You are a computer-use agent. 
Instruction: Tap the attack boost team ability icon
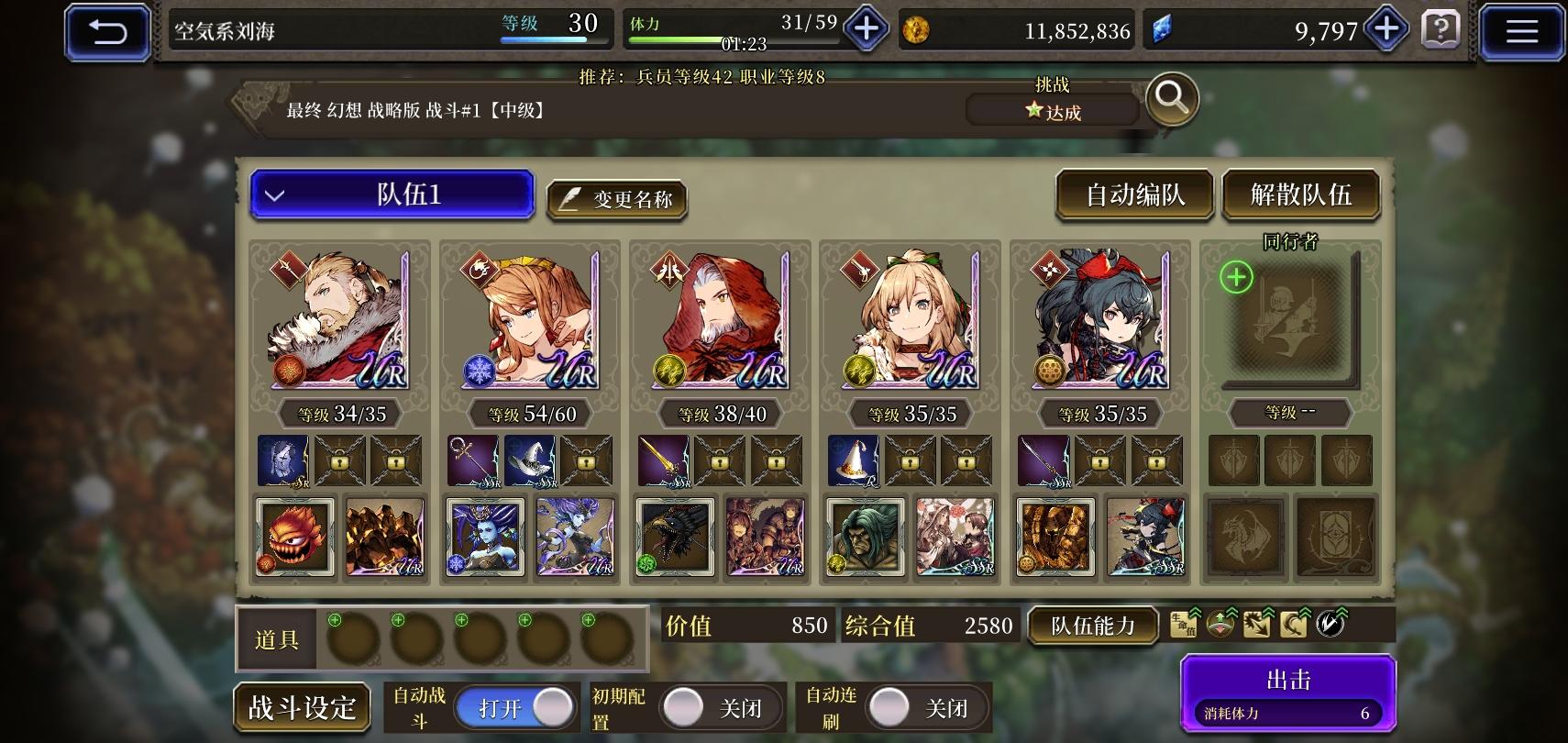1258,625
